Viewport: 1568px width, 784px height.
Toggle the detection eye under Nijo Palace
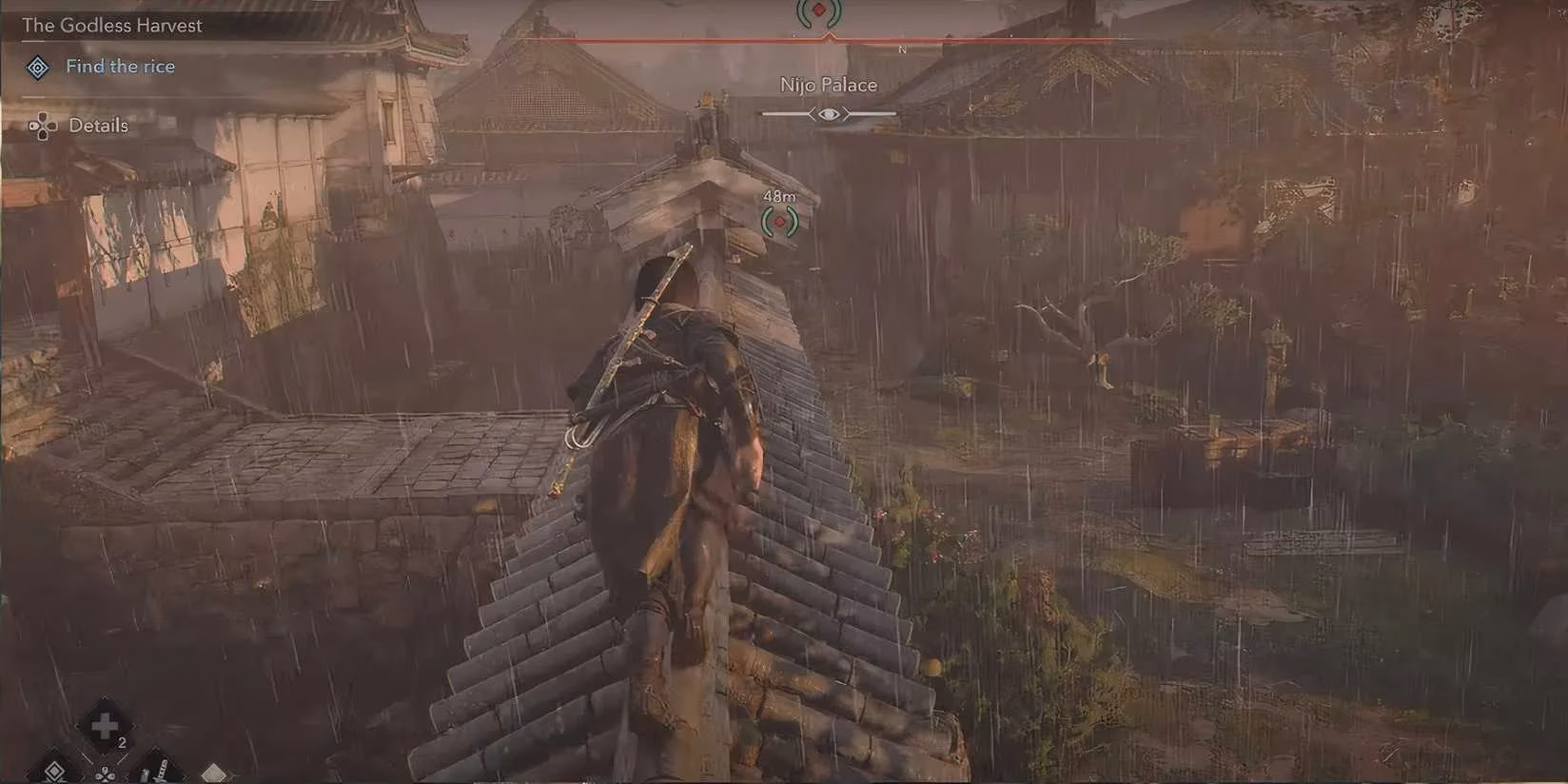[x=828, y=112]
